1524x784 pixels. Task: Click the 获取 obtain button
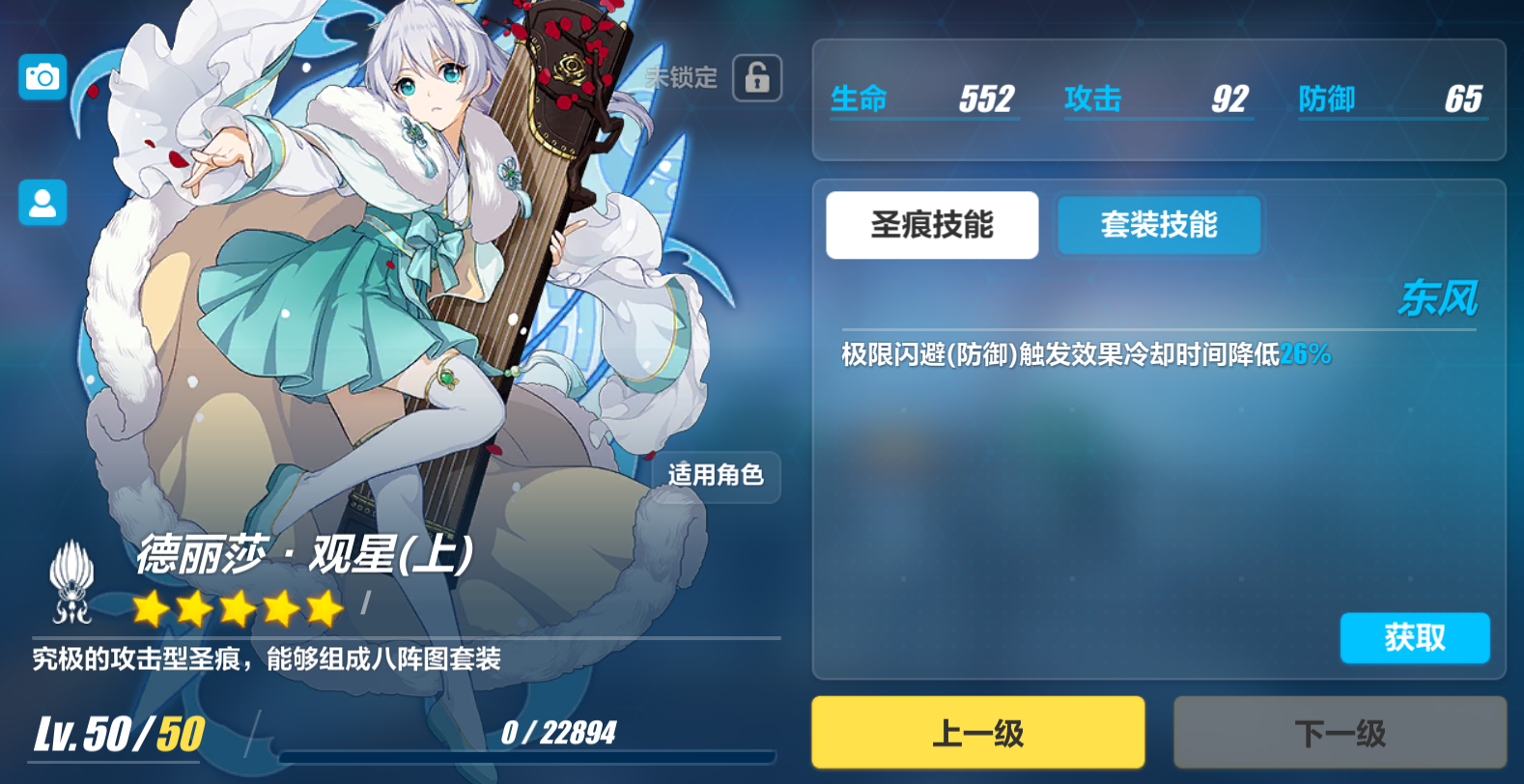tap(1415, 638)
